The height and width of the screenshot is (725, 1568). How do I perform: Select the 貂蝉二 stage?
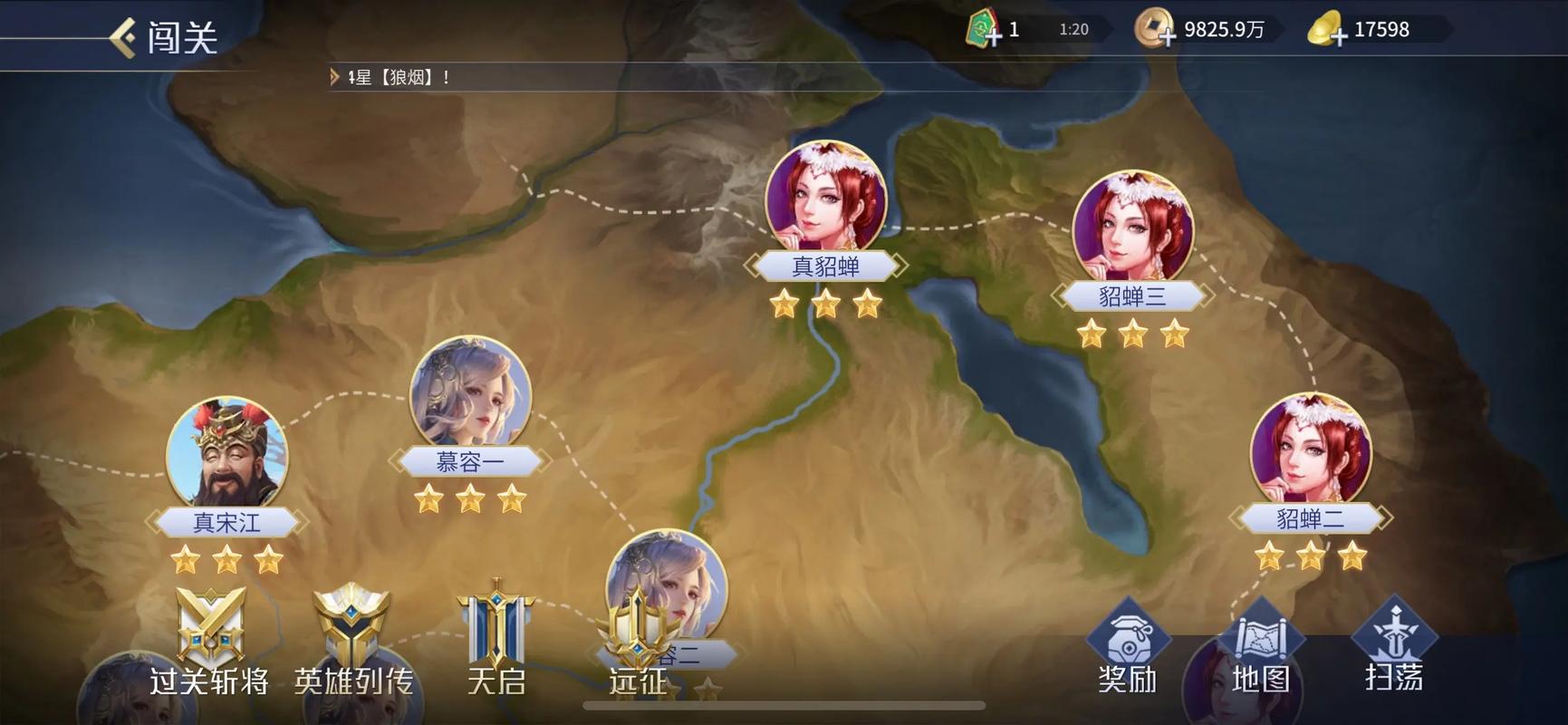click(1310, 451)
